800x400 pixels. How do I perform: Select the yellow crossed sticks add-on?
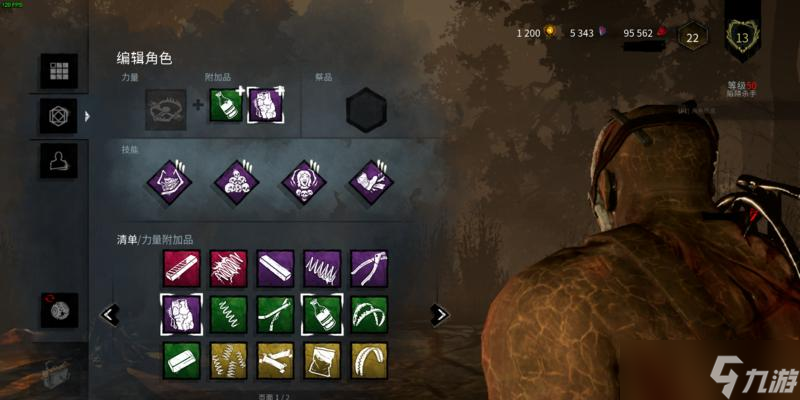(x=275, y=359)
